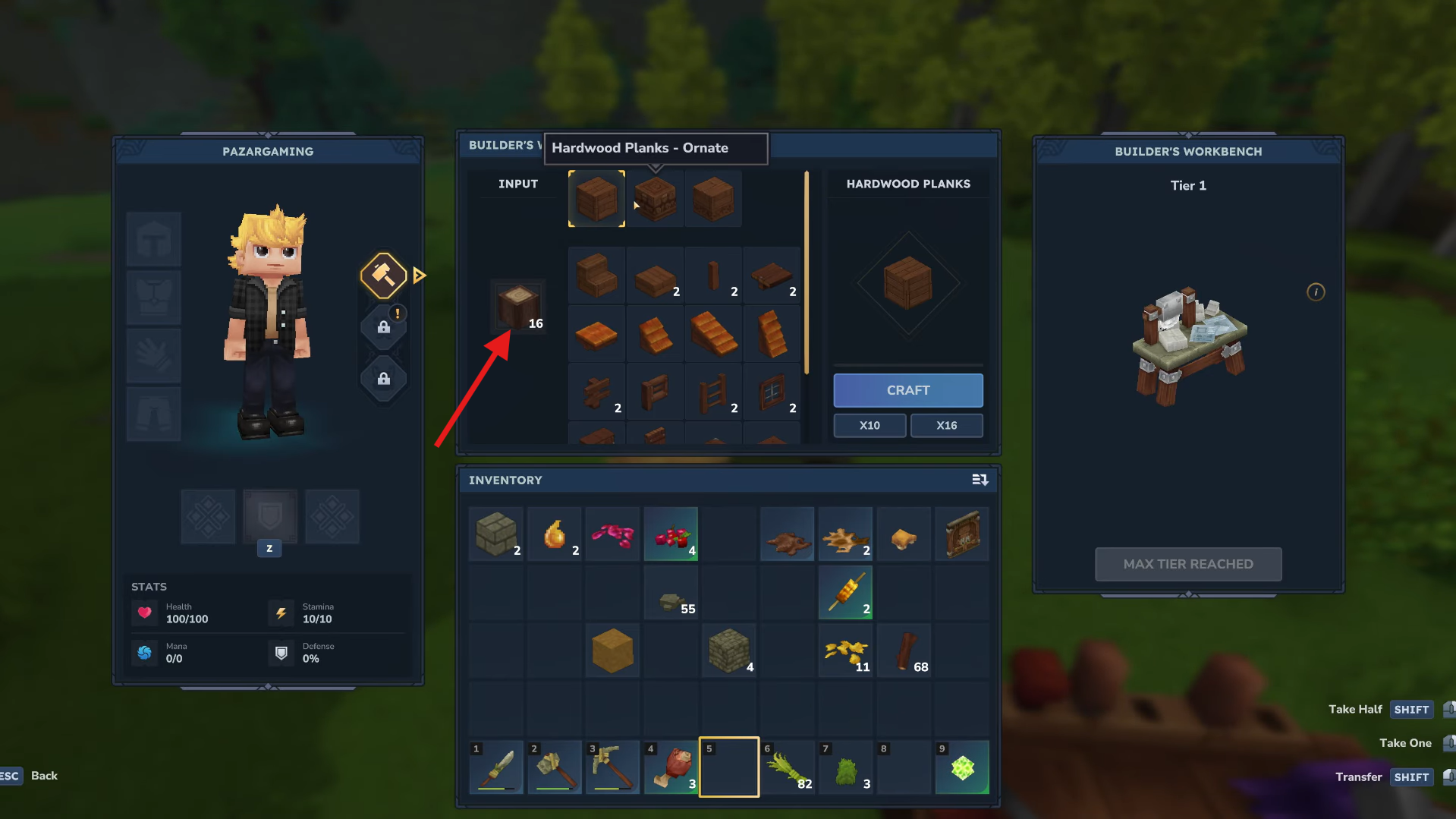The image size is (1456, 819).
Task: Click the gloves equipment slot icon
Action: (153, 356)
